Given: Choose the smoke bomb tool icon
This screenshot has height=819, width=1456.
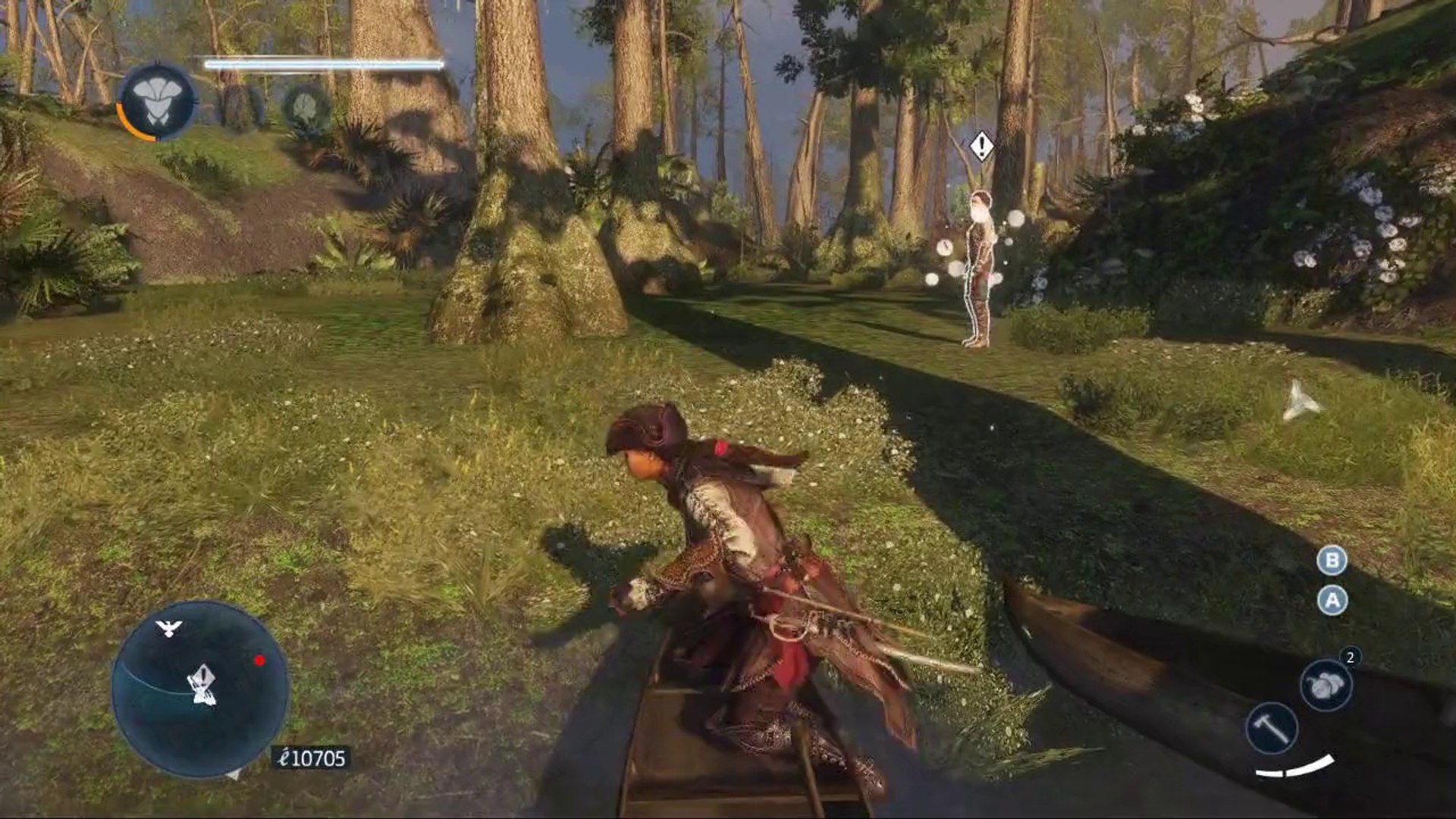Looking at the screenshot, I should 1326,685.
